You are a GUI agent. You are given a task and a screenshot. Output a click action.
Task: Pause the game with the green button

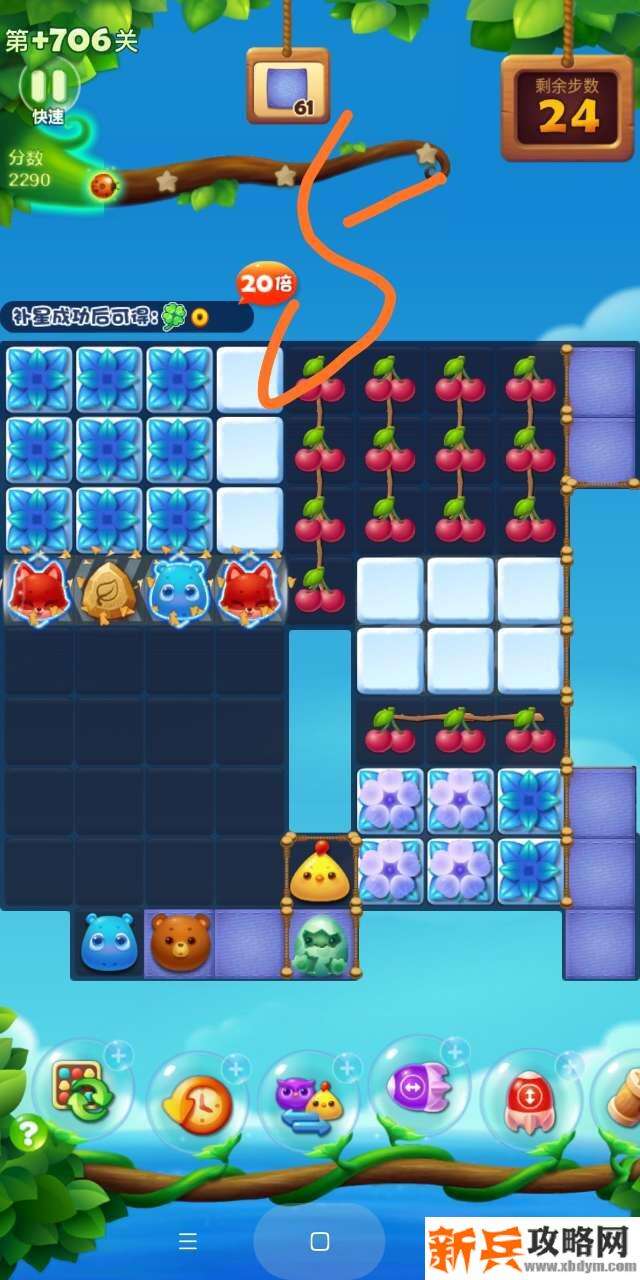(48, 85)
